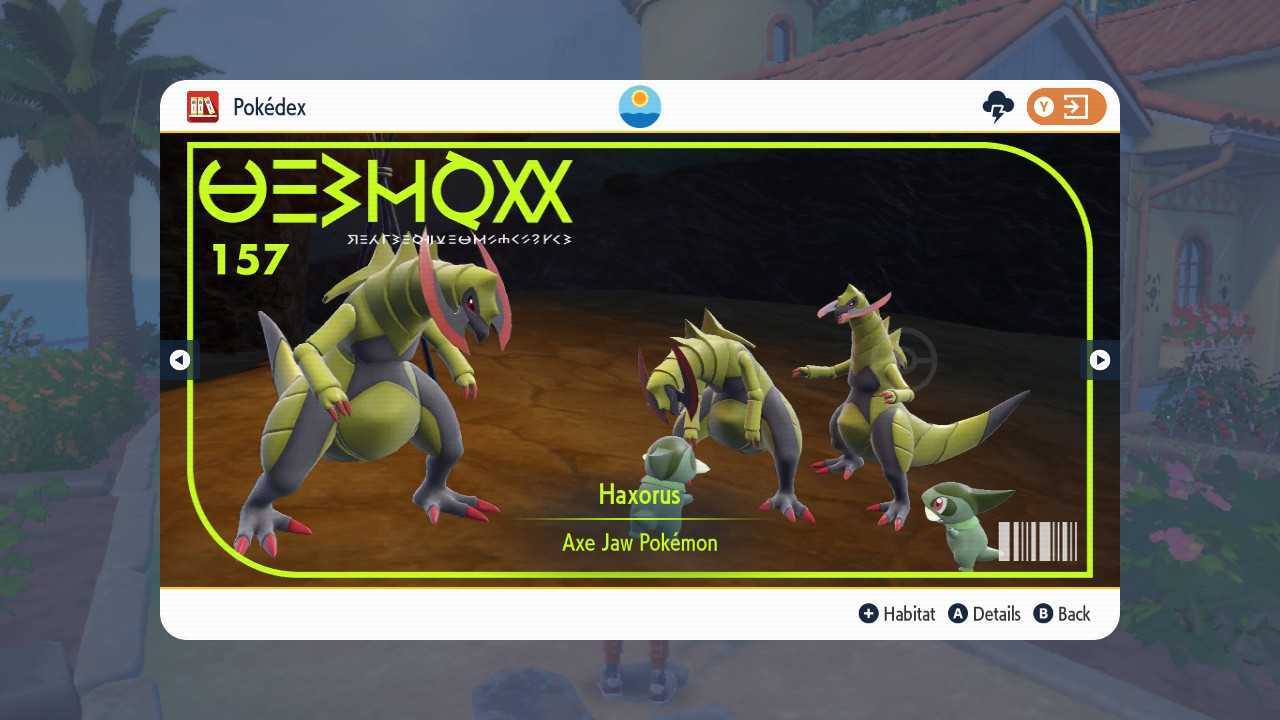Click the red Pokédex book icon
Image resolution: width=1280 pixels, height=720 pixels.
pos(202,106)
